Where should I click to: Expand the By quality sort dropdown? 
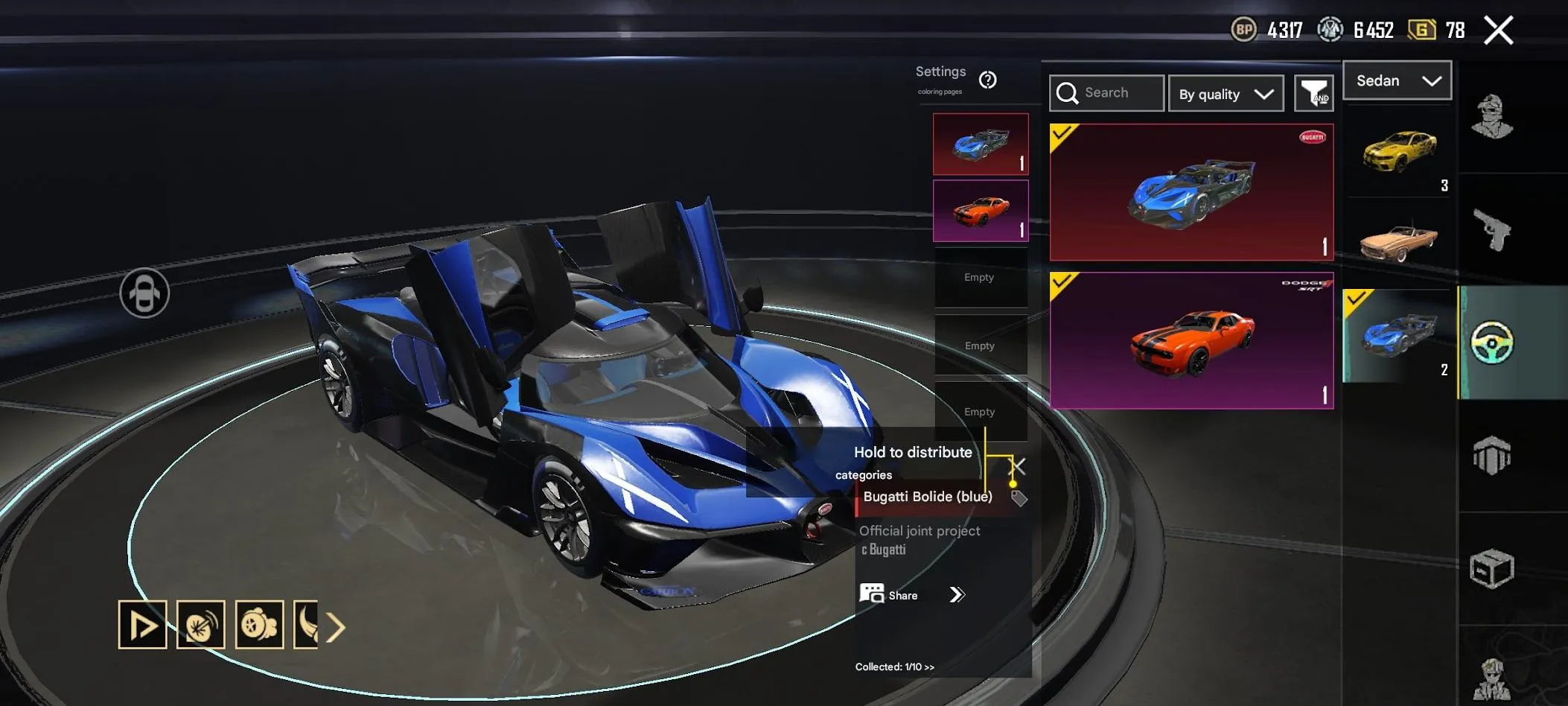(1226, 93)
